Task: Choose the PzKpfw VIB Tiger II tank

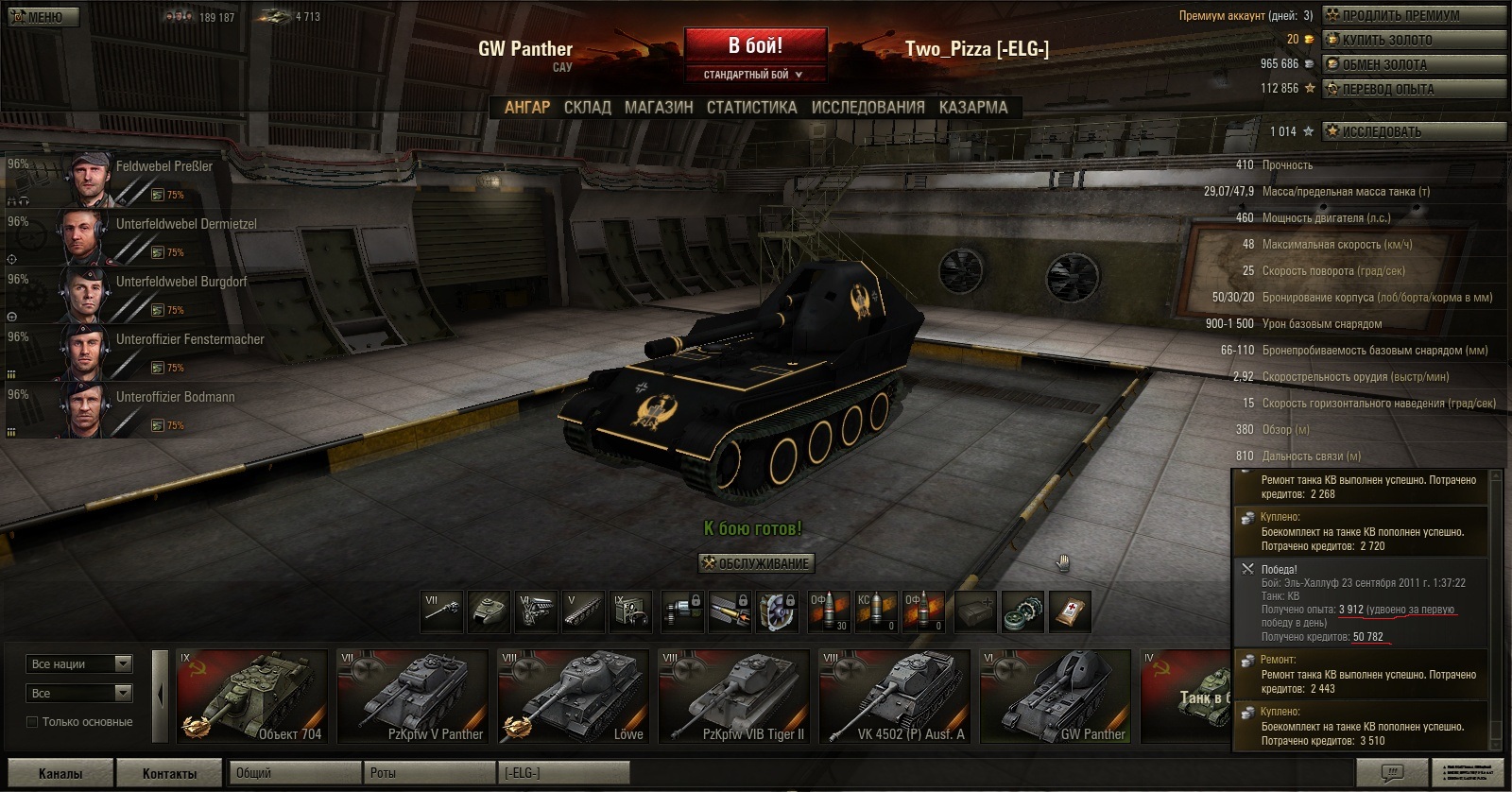Action: click(733, 696)
